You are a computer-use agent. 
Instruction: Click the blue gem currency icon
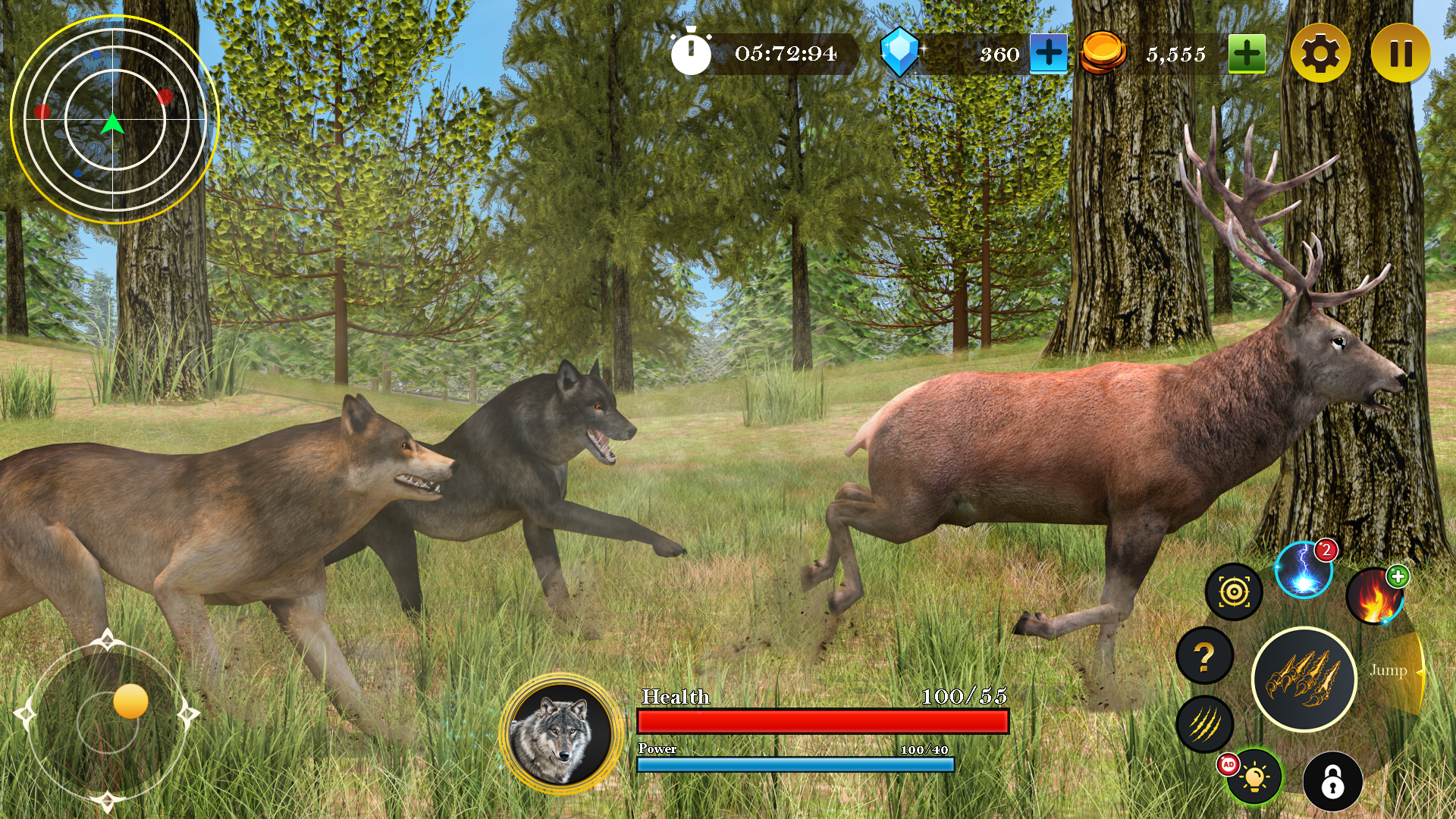click(902, 53)
